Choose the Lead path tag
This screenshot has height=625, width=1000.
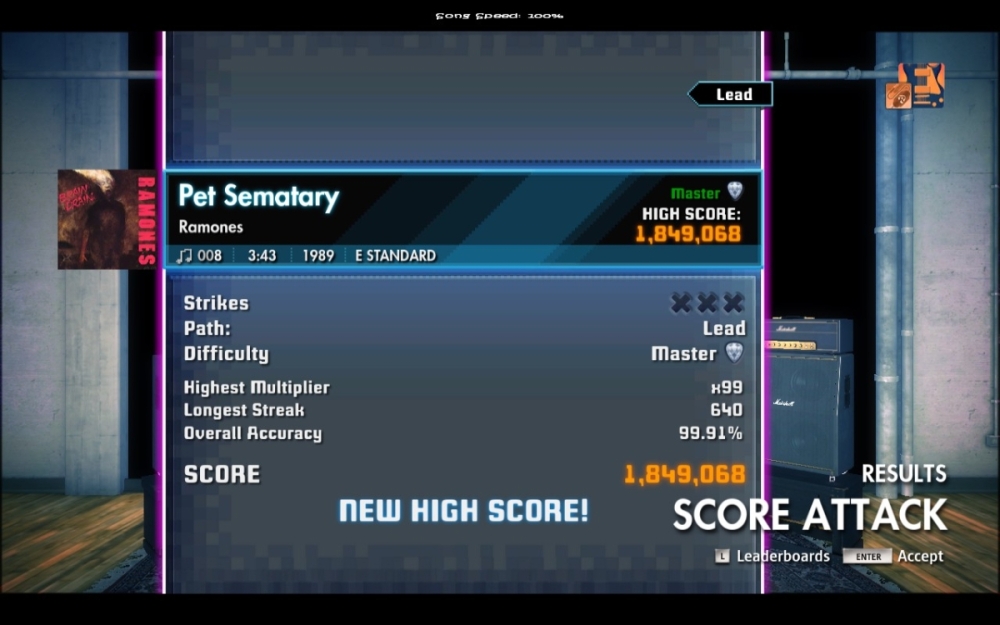[732, 95]
